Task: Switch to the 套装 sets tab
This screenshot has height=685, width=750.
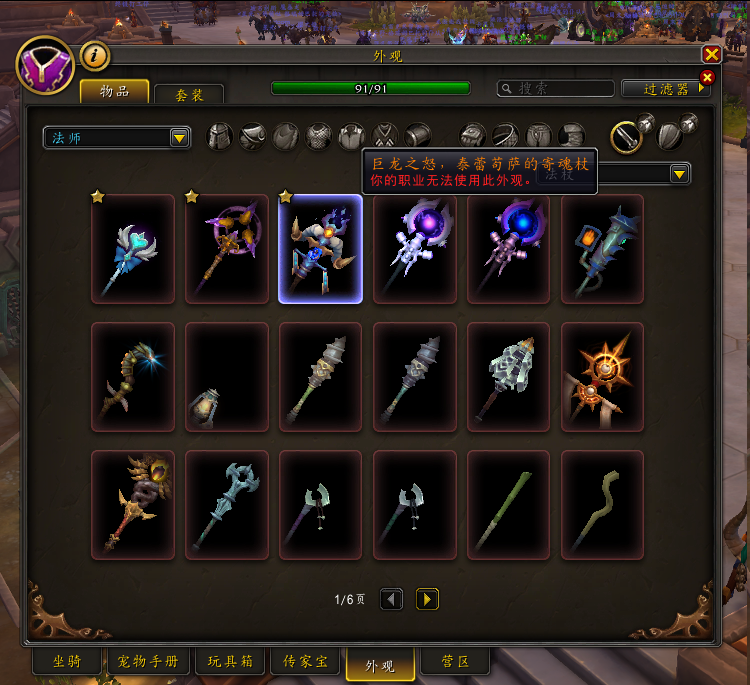Action: (x=189, y=94)
